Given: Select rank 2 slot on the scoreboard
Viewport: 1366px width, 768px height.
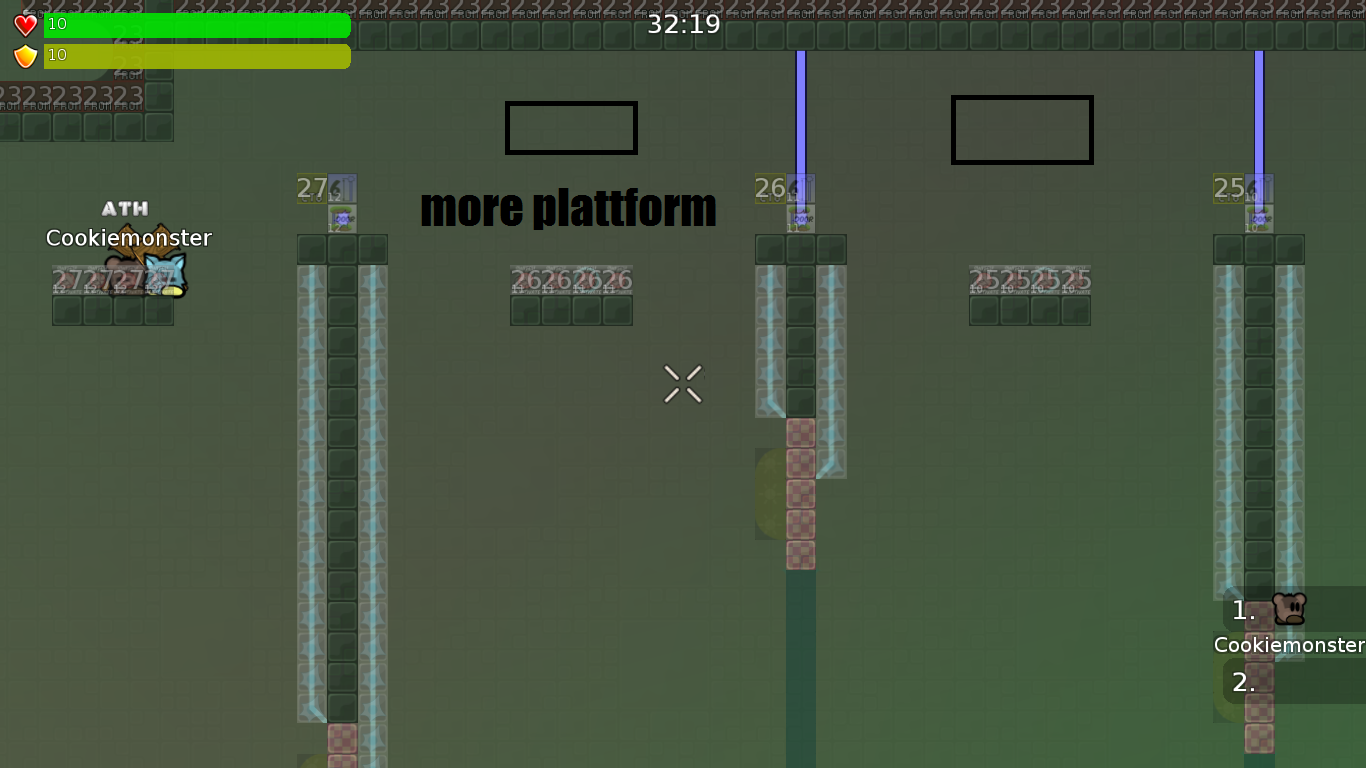Looking at the screenshot, I should tap(1243, 681).
